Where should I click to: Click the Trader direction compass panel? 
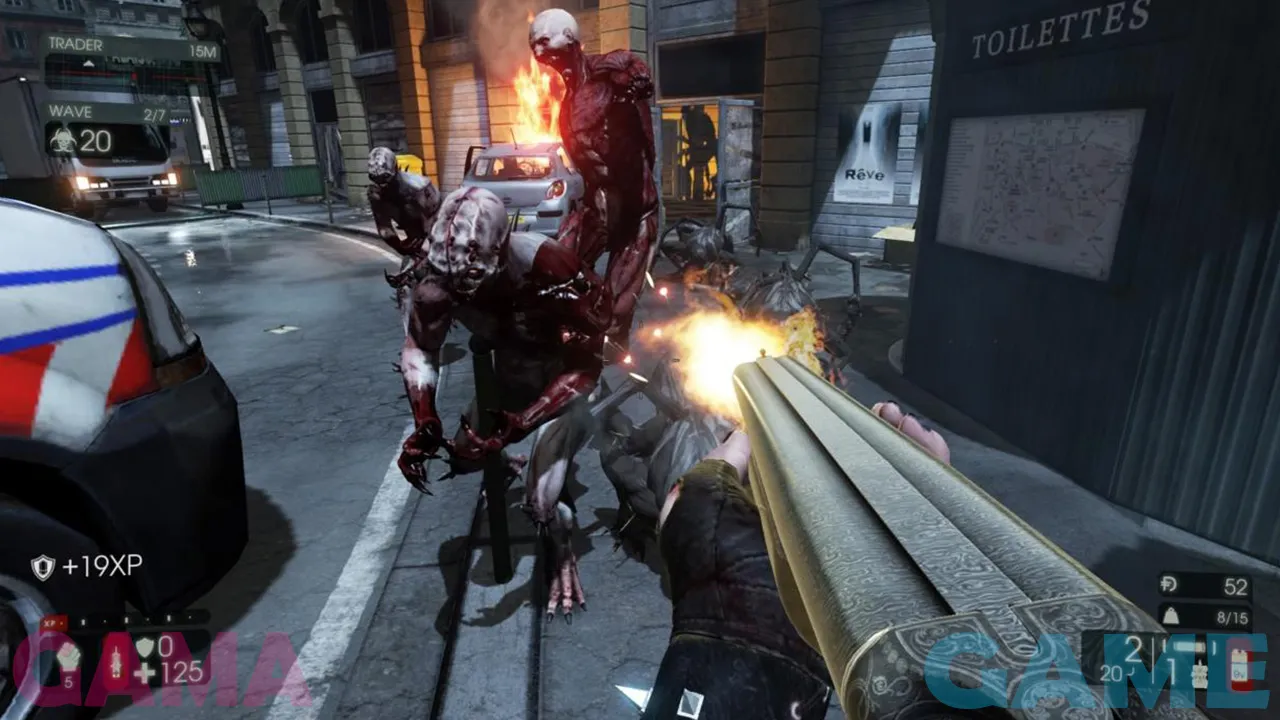(x=130, y=48)
